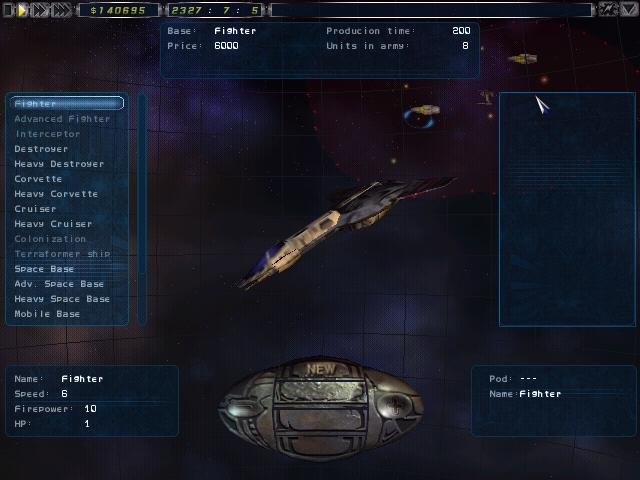Set game speed to double fast-forward
The height and width of the screenshot is (480, 640).
40,10
